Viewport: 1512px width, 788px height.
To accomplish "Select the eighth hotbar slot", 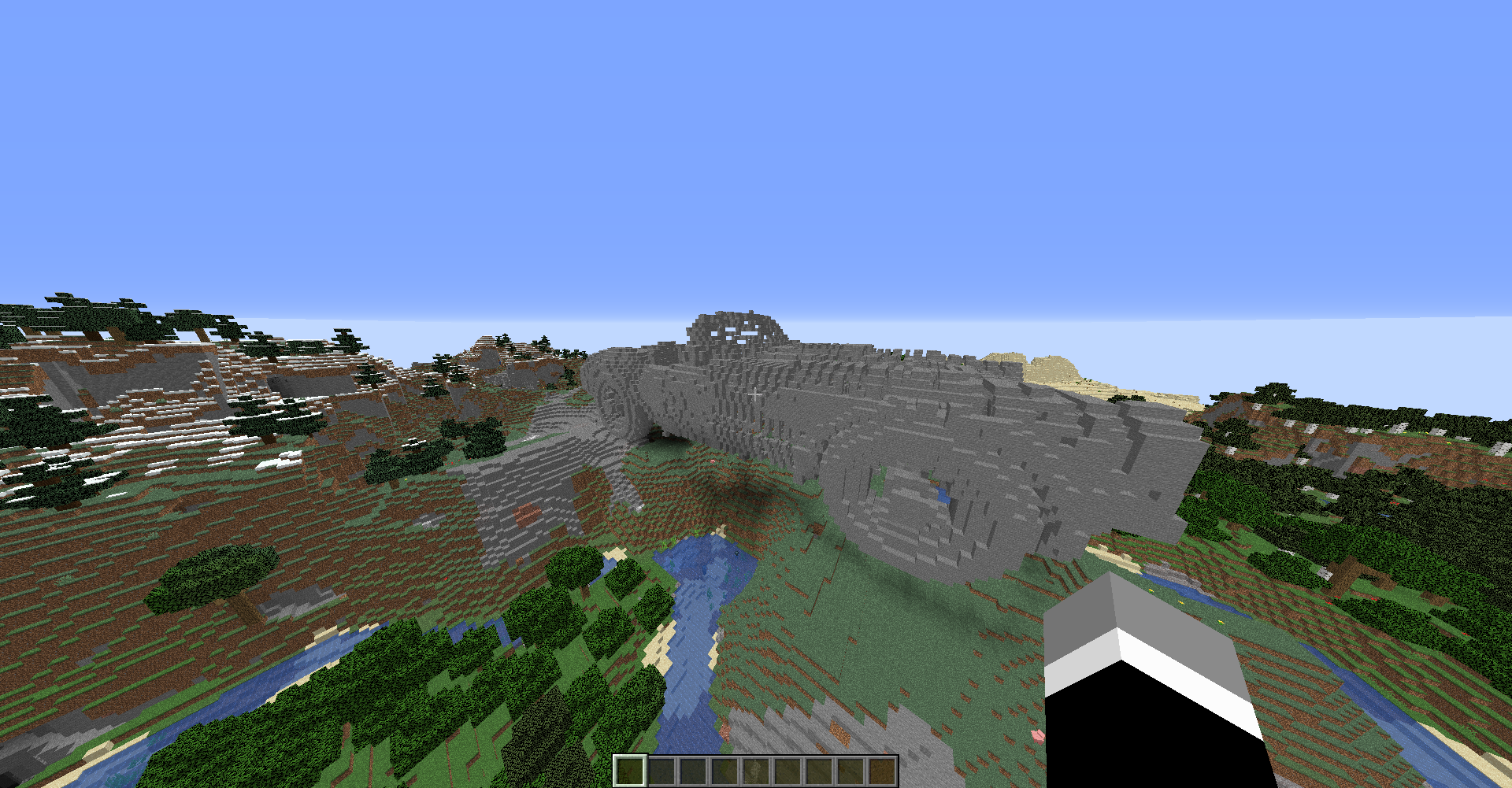I will pyautogui.click(x=852, y=771).
